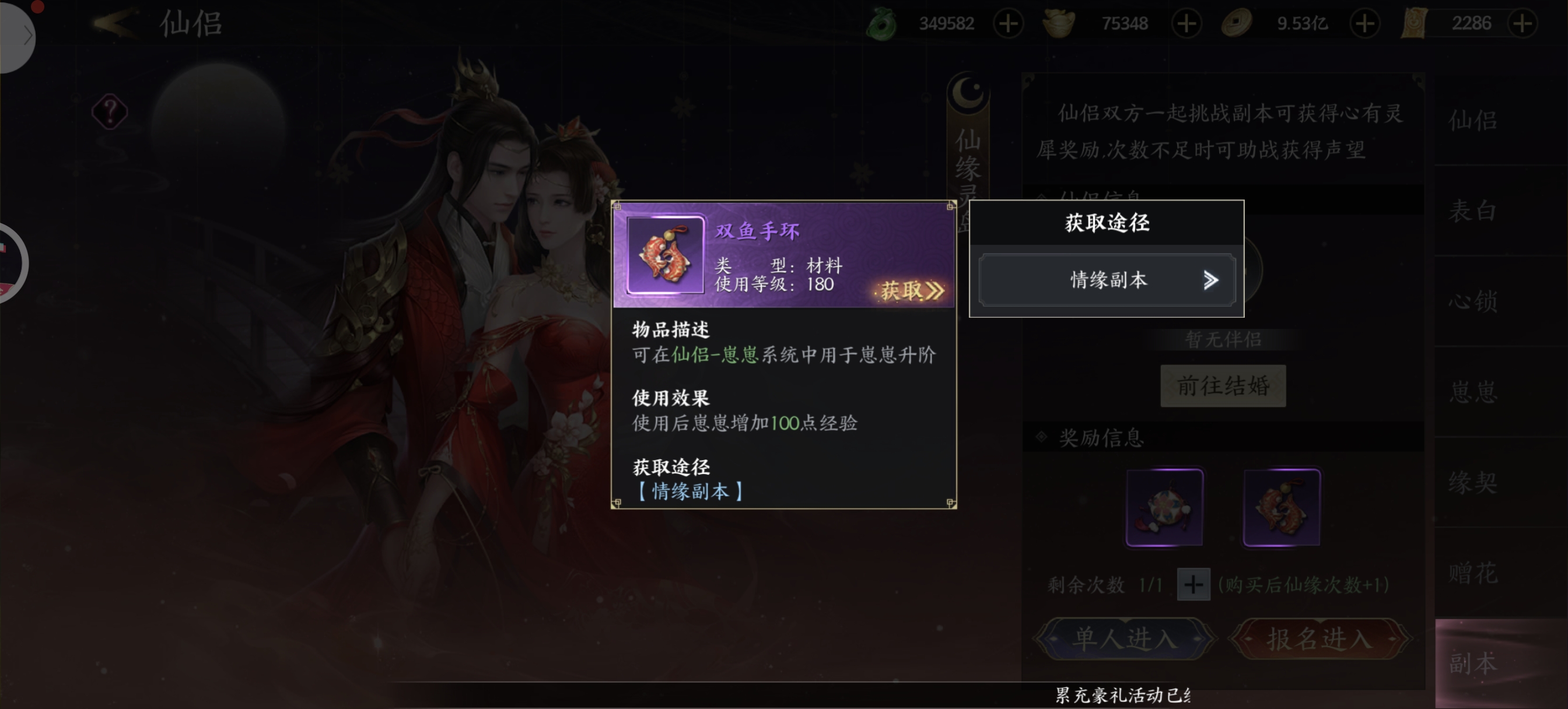This screenshot has width=1568, height=709.
Task: Open the 崽崽 tab
Action: pos(1472,391)
